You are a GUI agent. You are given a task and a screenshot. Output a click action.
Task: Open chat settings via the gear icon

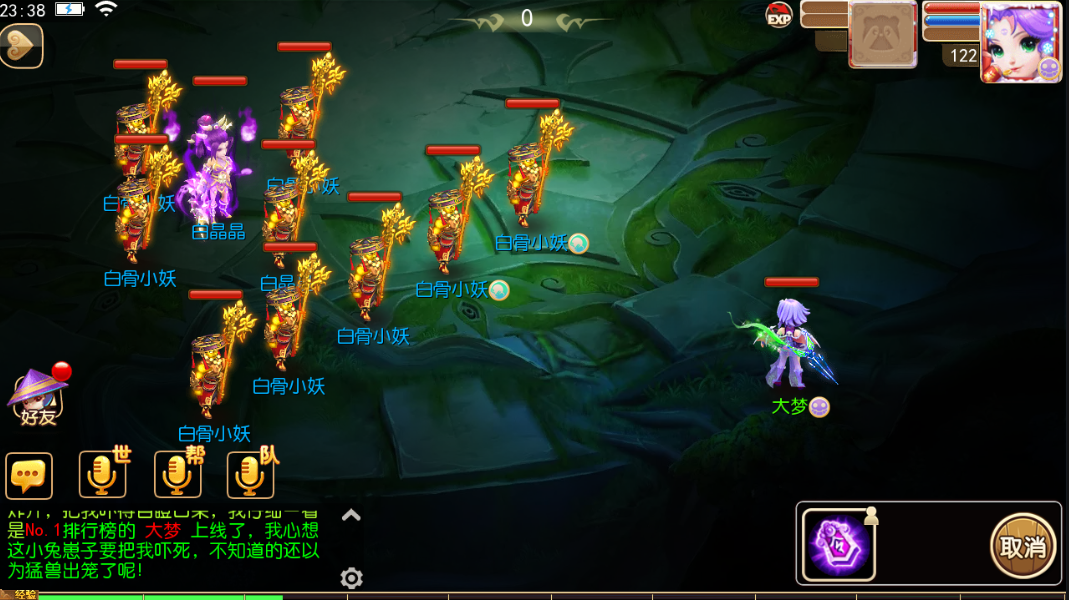pyautogui.click(x=351, y=578)
